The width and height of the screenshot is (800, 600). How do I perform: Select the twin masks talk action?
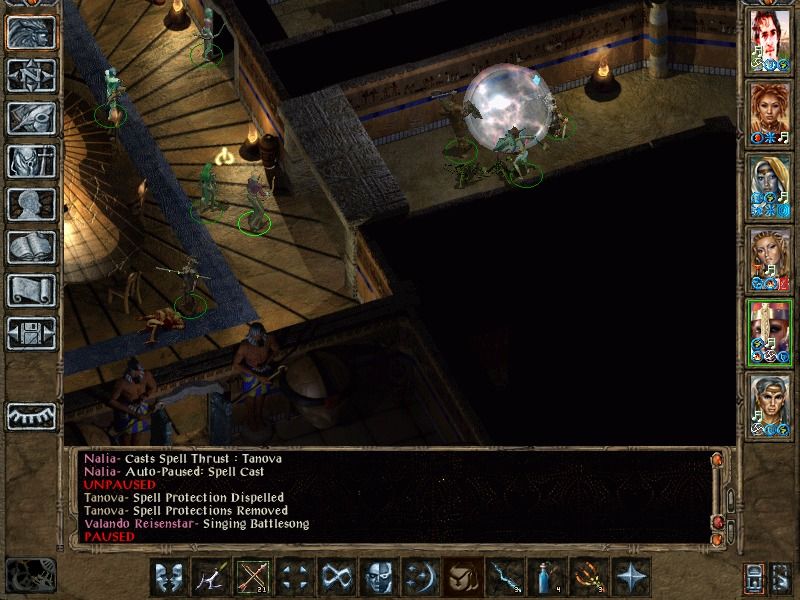[170, 576]
